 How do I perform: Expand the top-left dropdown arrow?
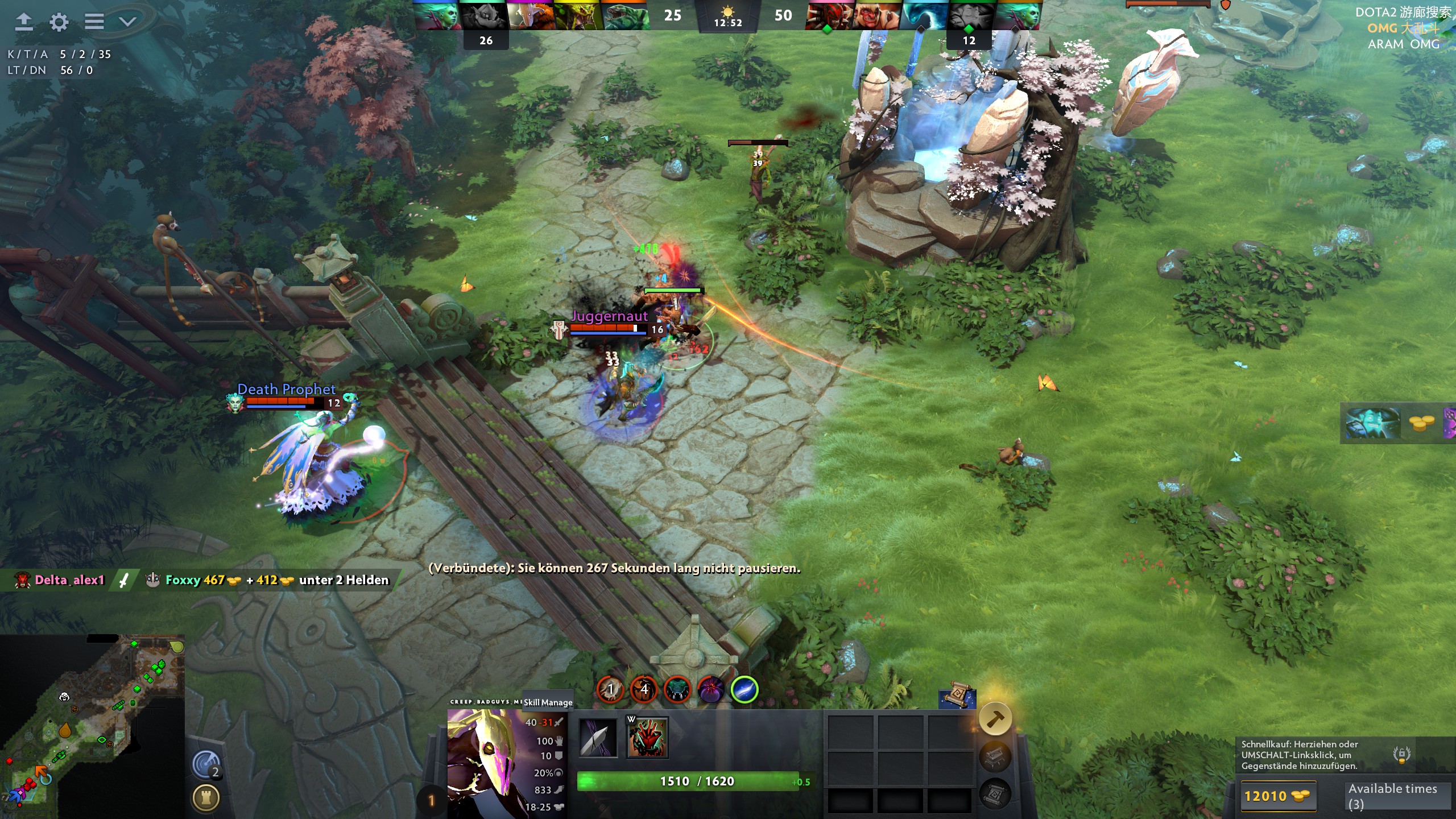click(x=127, y=22)
